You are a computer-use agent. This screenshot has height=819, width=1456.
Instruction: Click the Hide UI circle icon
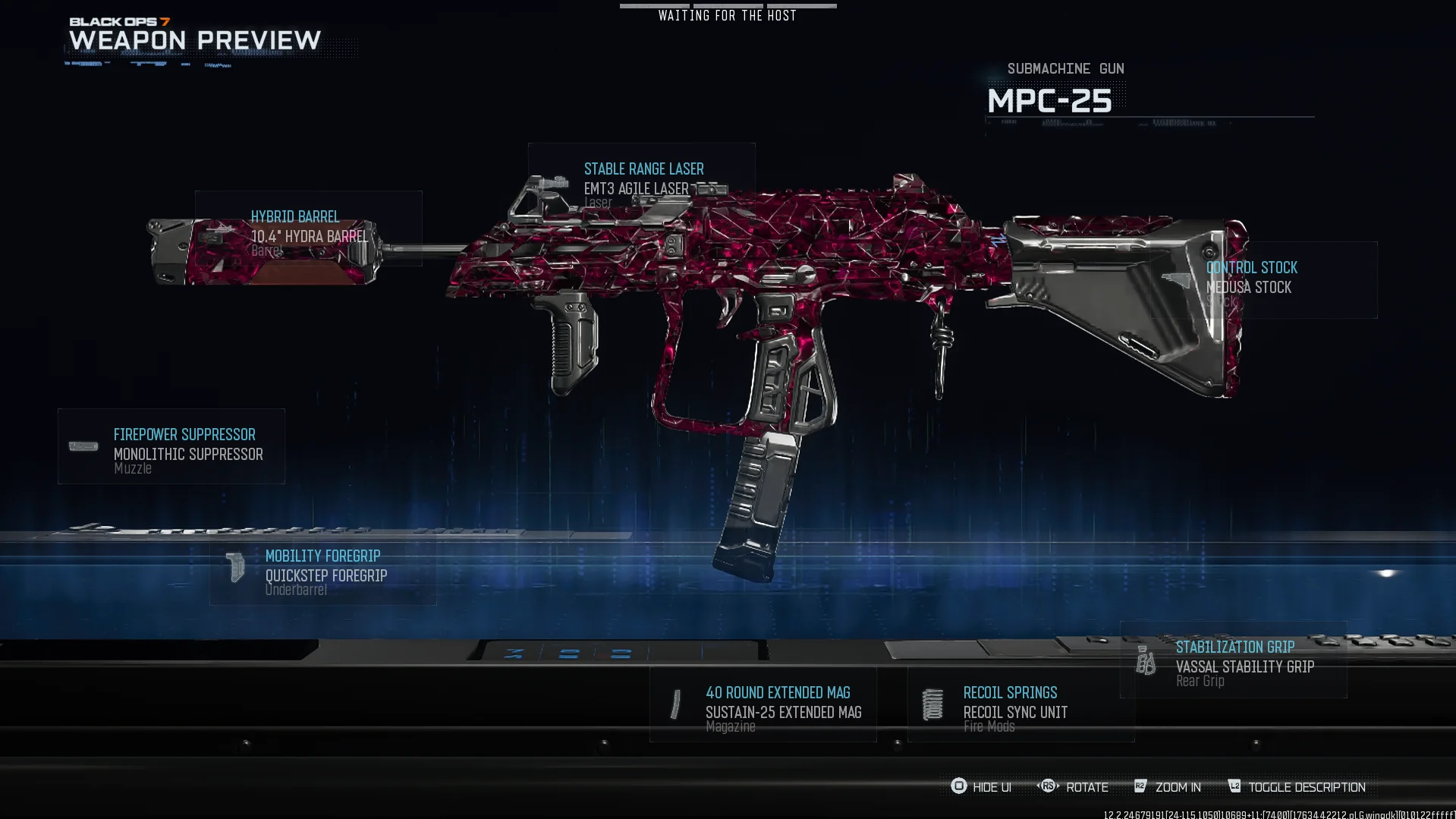(959, 787)
